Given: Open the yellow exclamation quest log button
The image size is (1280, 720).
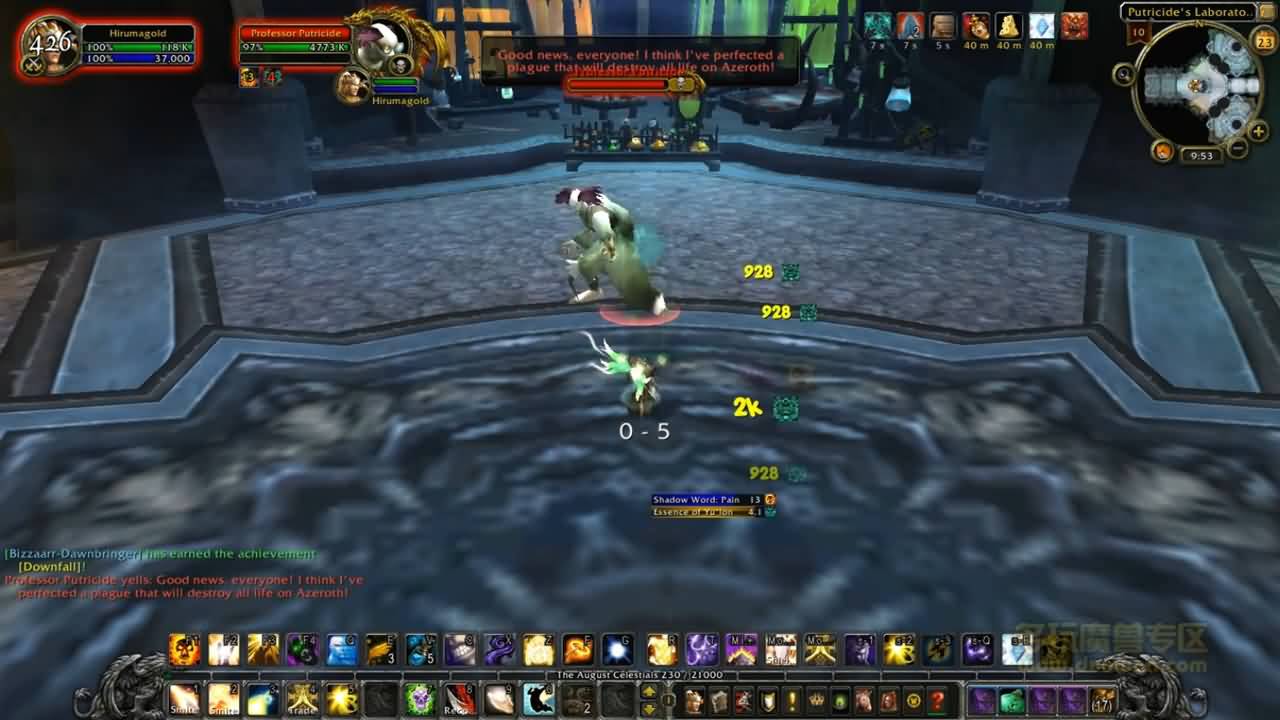Looking at the screenshot, I should point(792,700).
